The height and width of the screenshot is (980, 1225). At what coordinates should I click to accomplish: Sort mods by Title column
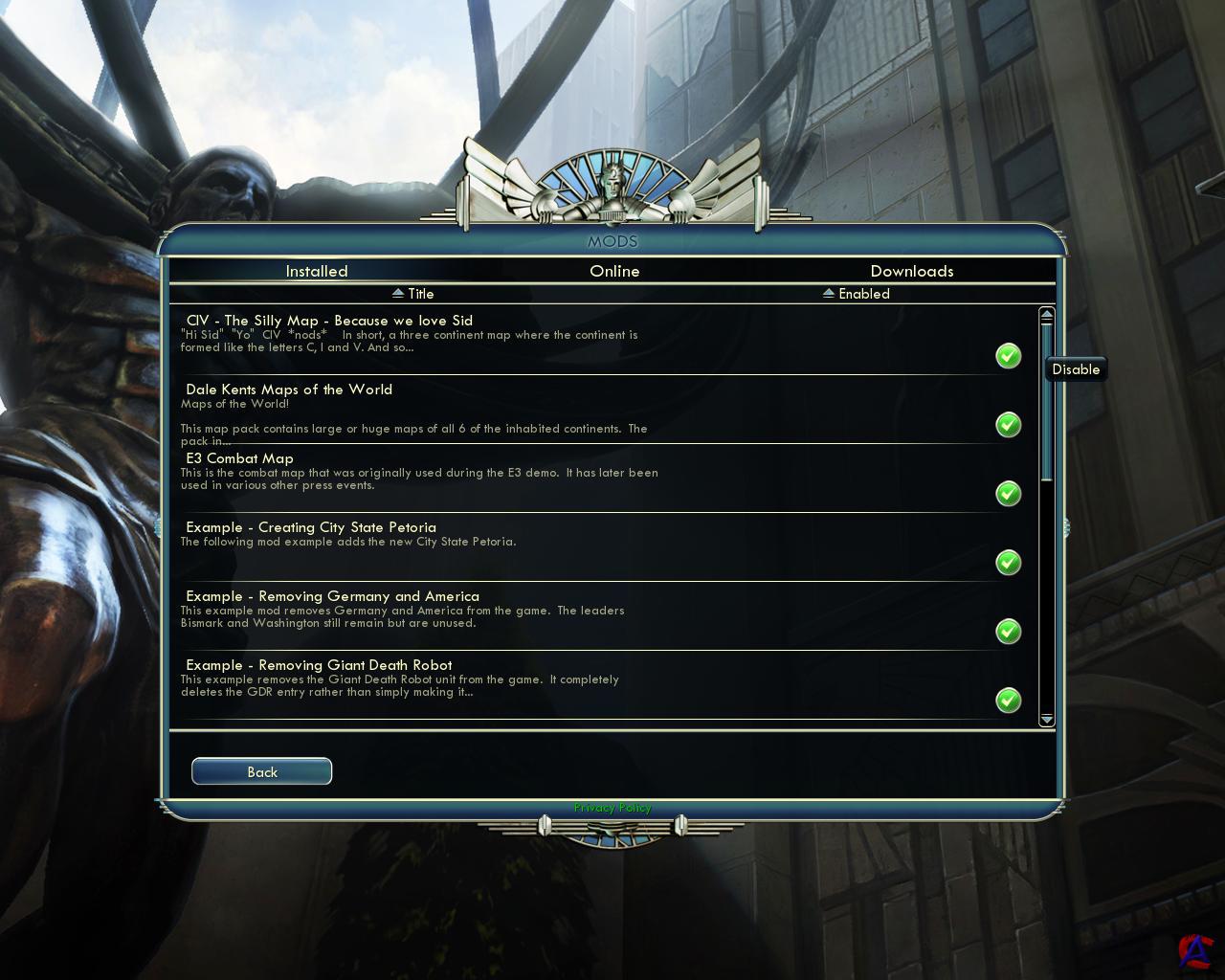(x=413, y=294)
